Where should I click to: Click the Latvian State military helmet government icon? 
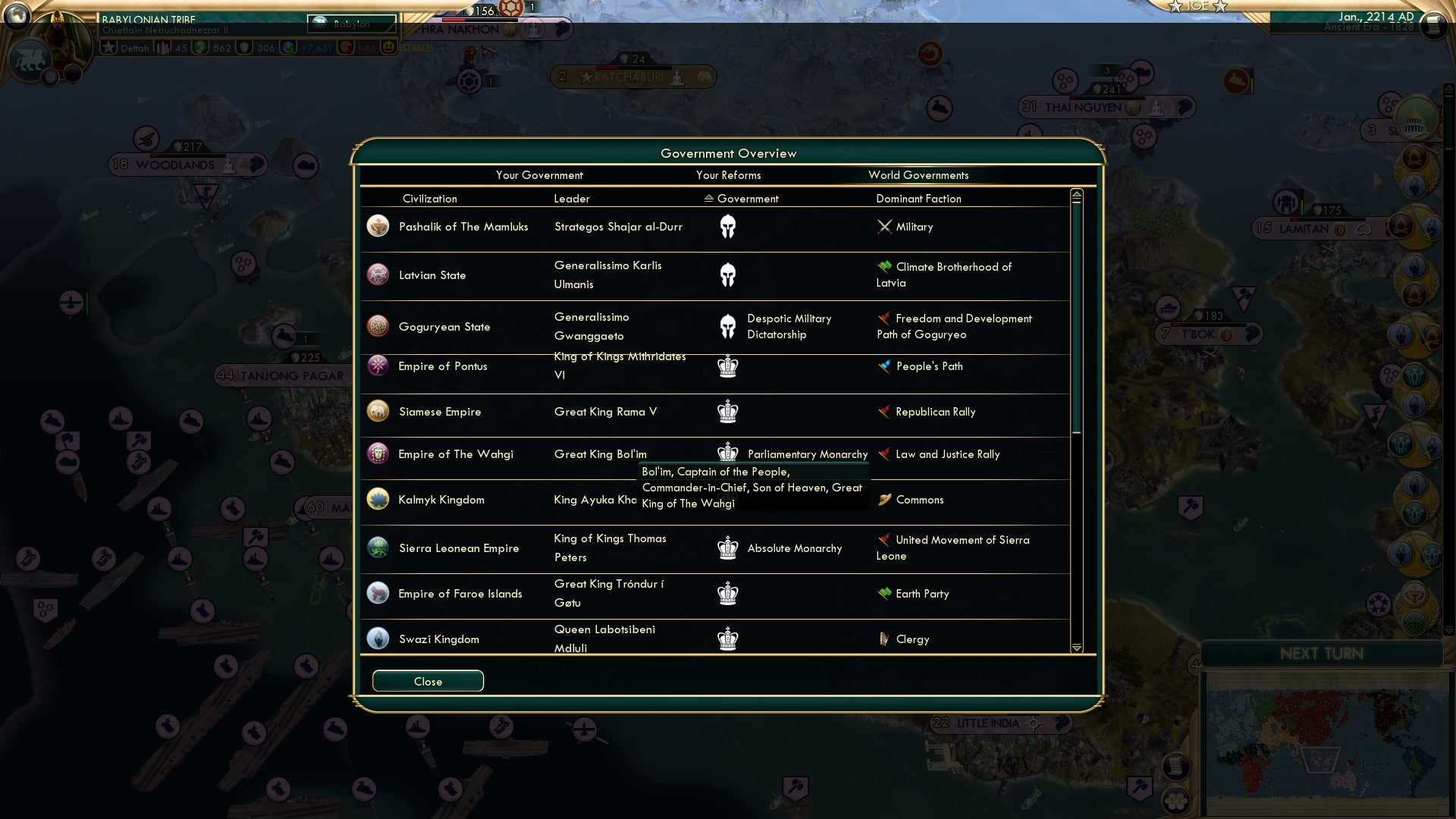[x=728, y=275]
